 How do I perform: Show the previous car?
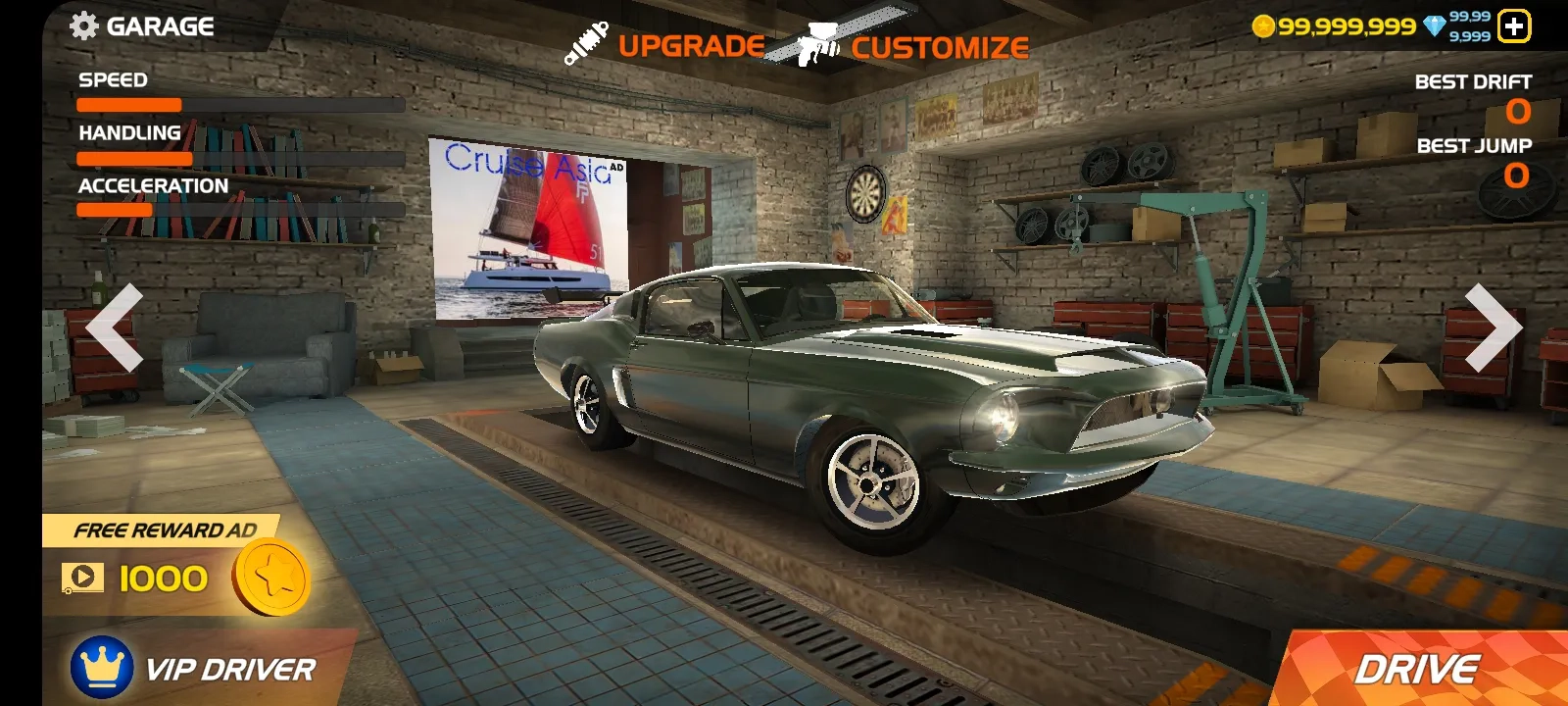click(x=116, y=328)
